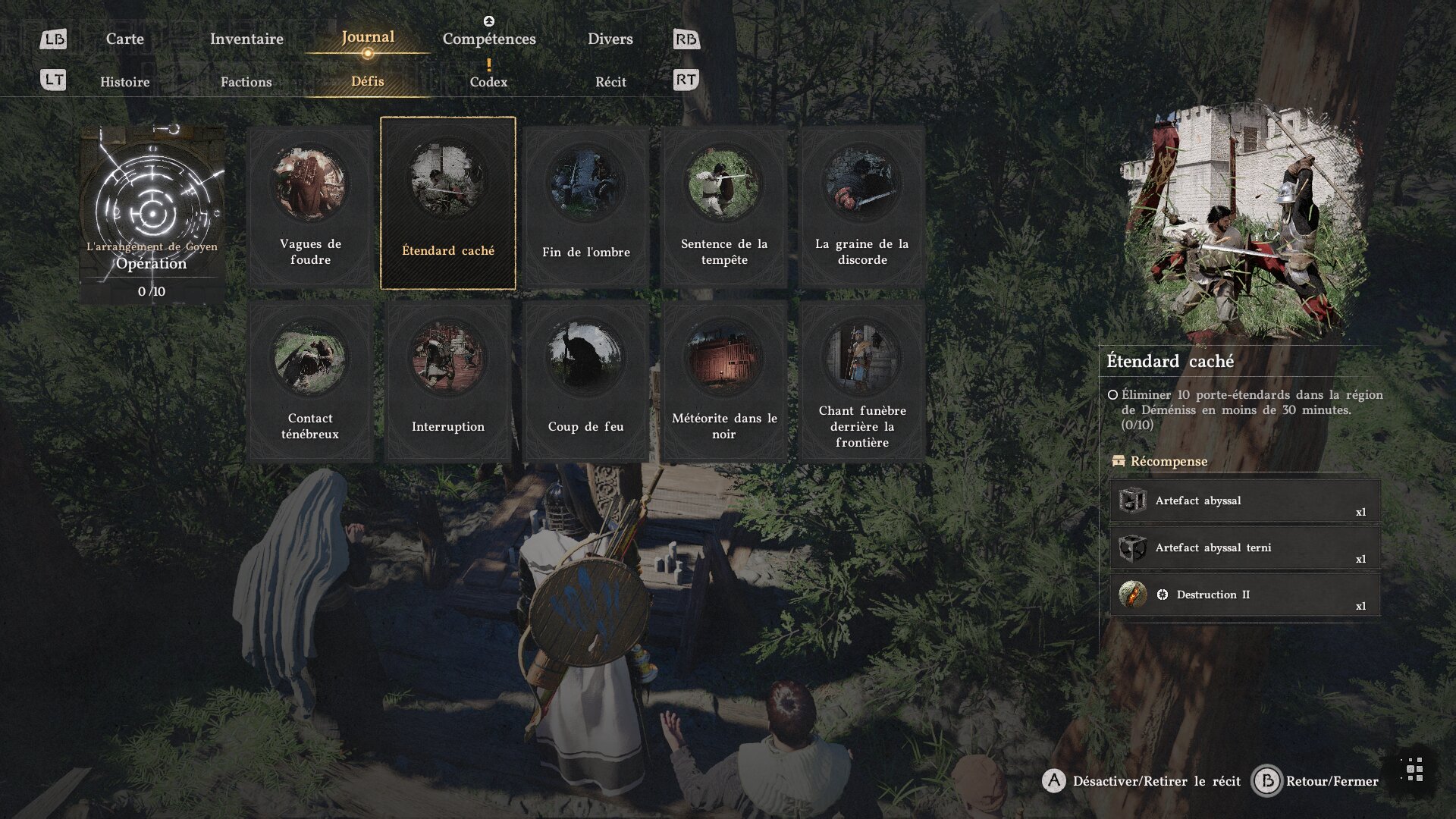
Task: Switch to the Codex sub-tab
Action: pos(488,82)
